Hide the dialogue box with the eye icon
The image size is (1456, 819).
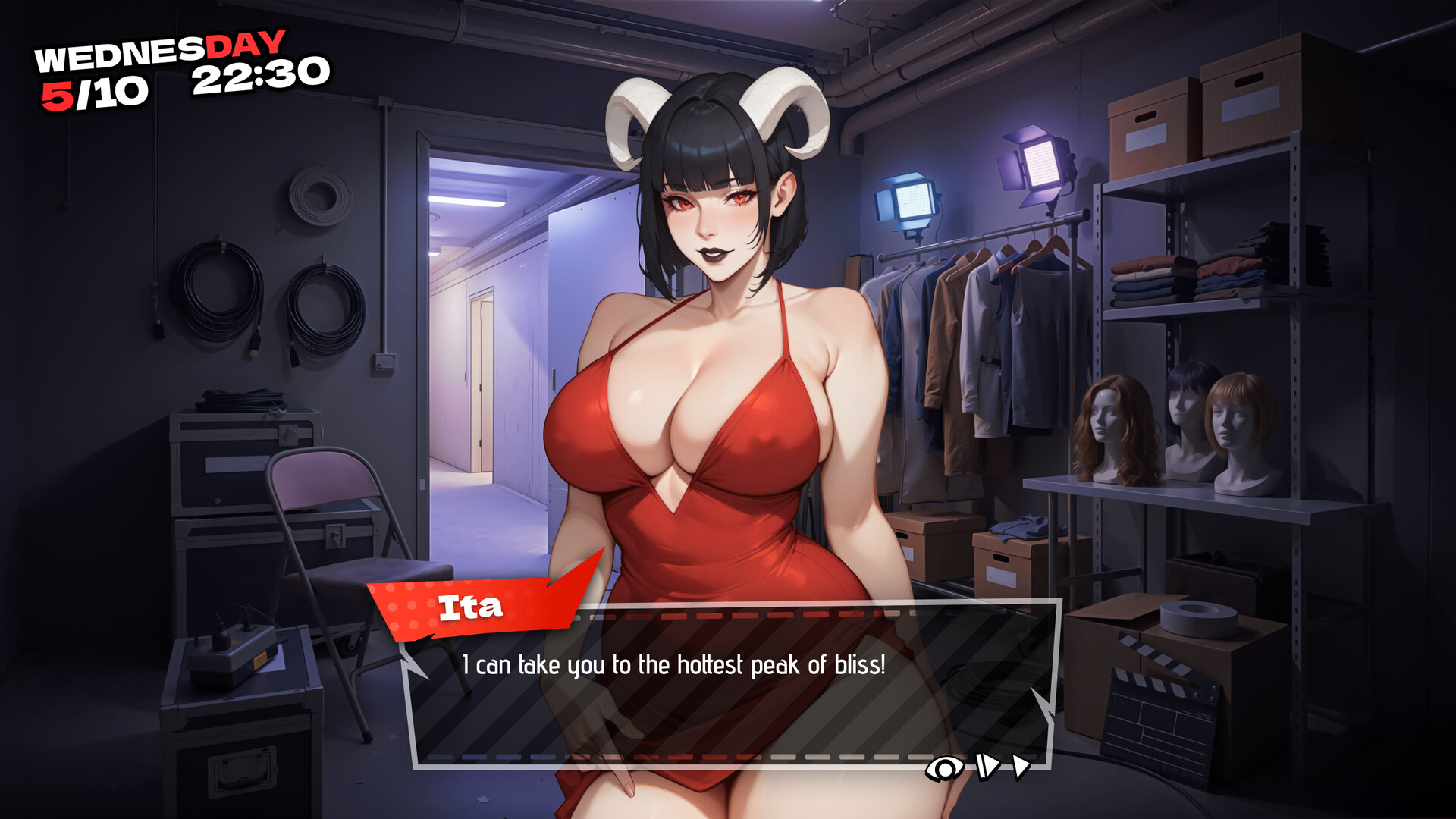coord(944,769)
